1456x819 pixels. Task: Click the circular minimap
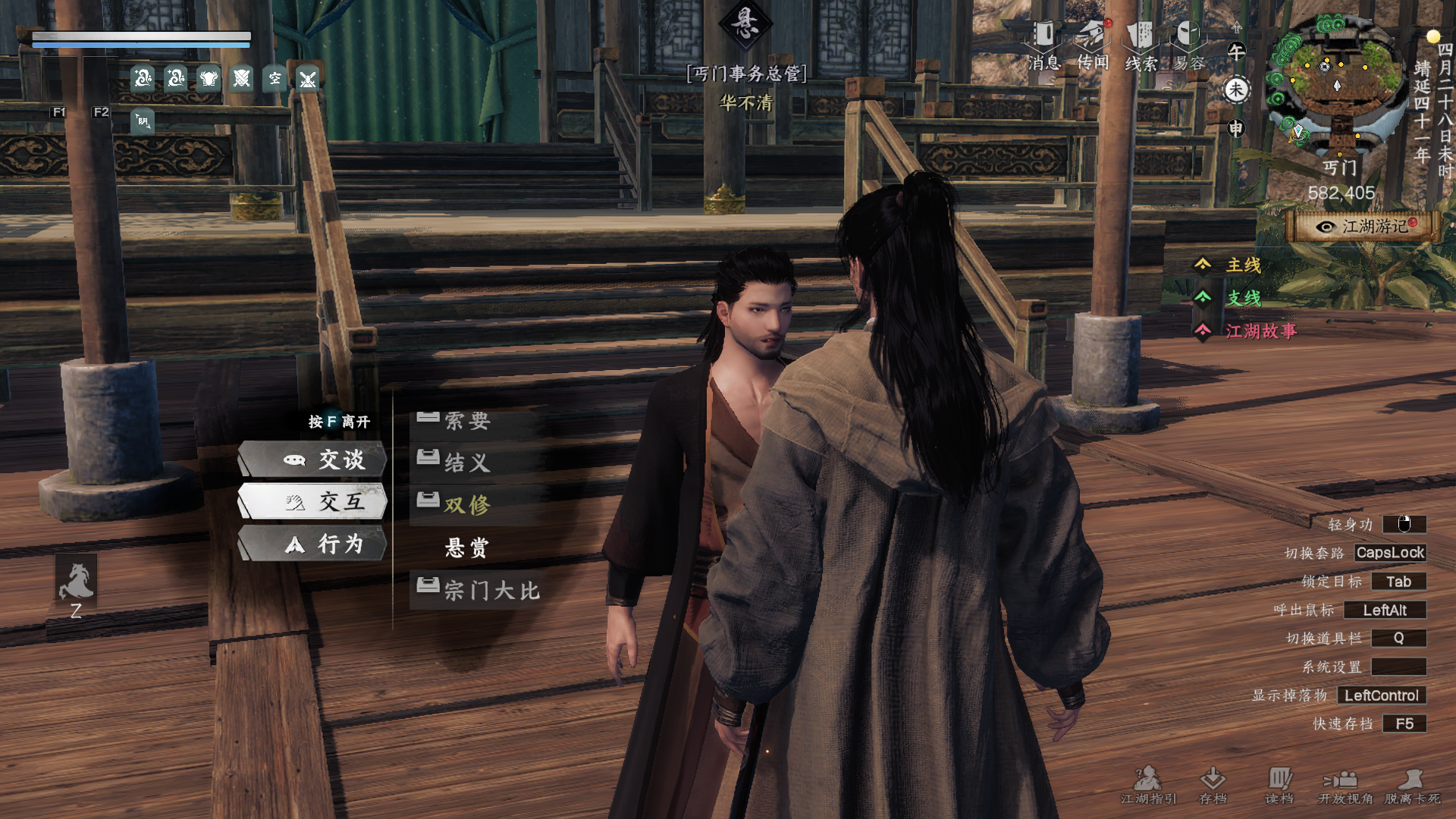[x=1336, y=82]
